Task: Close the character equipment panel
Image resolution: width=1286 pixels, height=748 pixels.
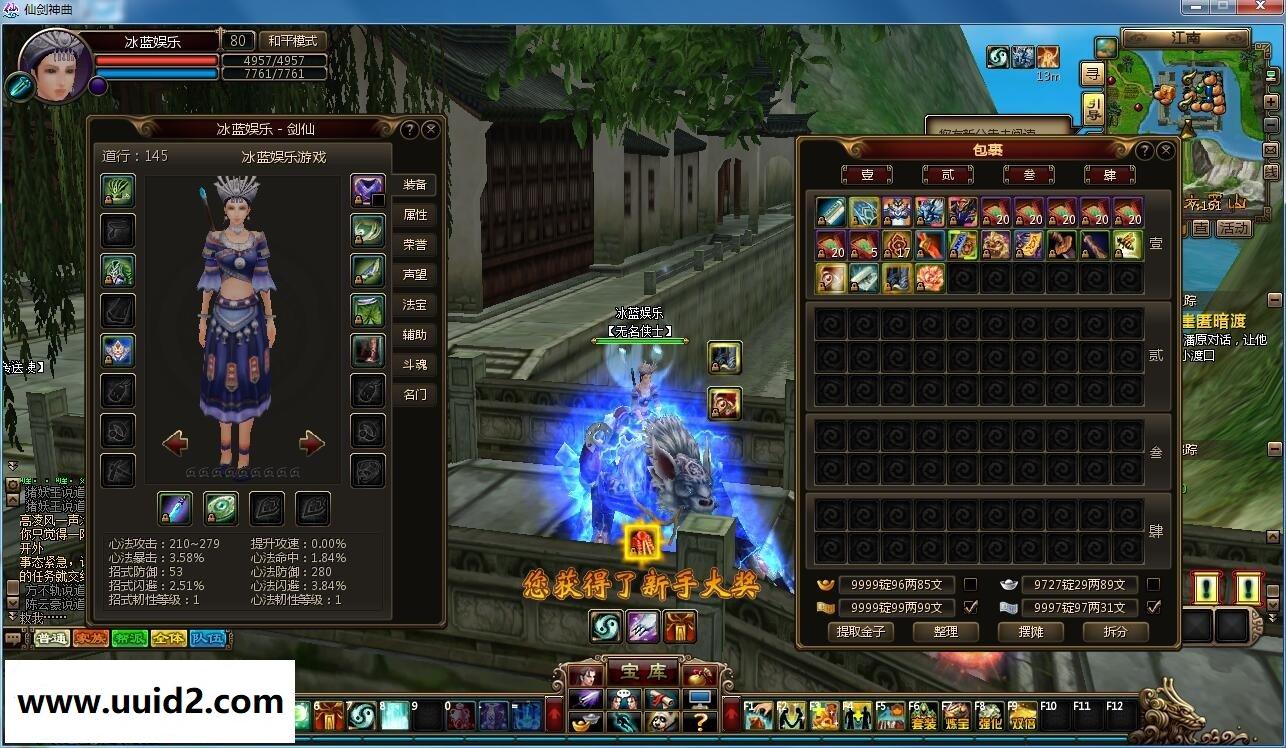Action: [x=431, y=129]
